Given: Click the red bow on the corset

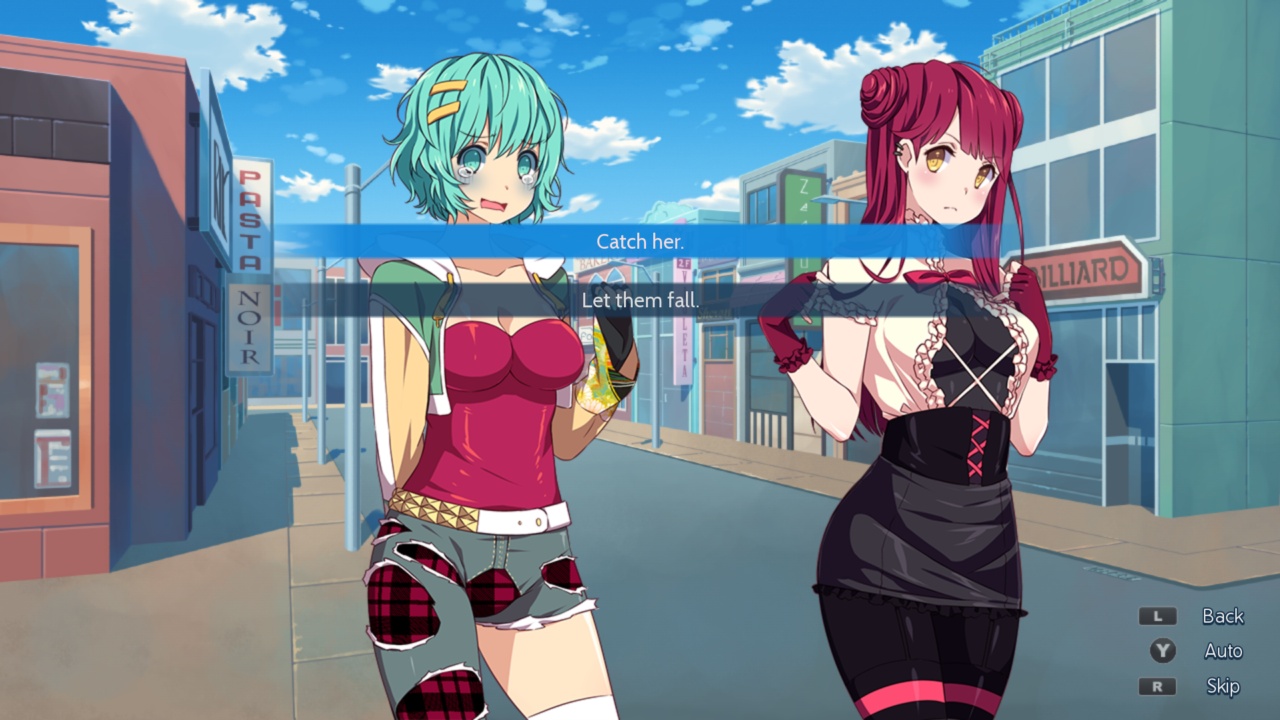Looking at the screenshot, I should 938,277.
